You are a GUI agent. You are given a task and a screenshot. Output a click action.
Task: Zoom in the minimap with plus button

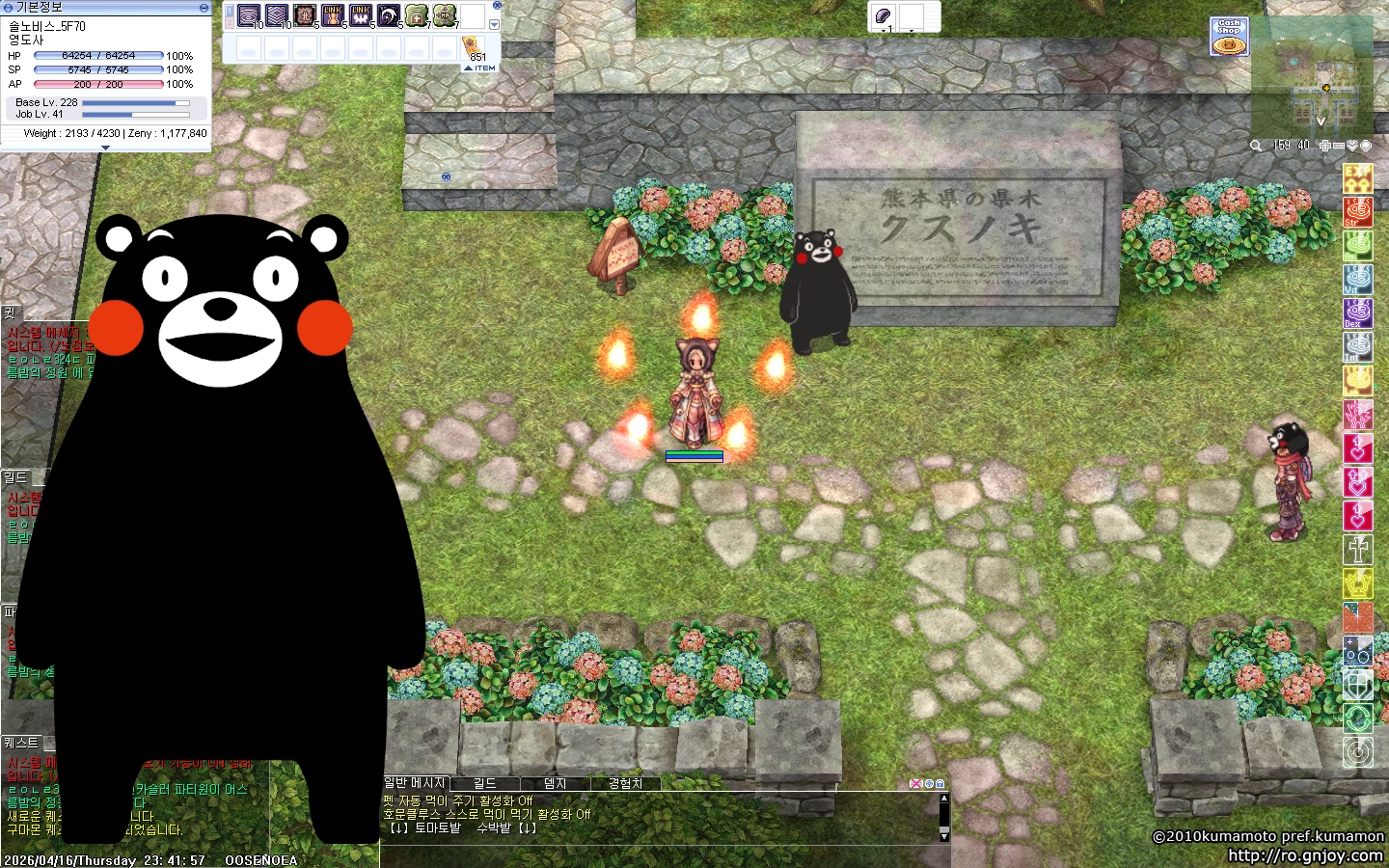[x=1325, y=146]
